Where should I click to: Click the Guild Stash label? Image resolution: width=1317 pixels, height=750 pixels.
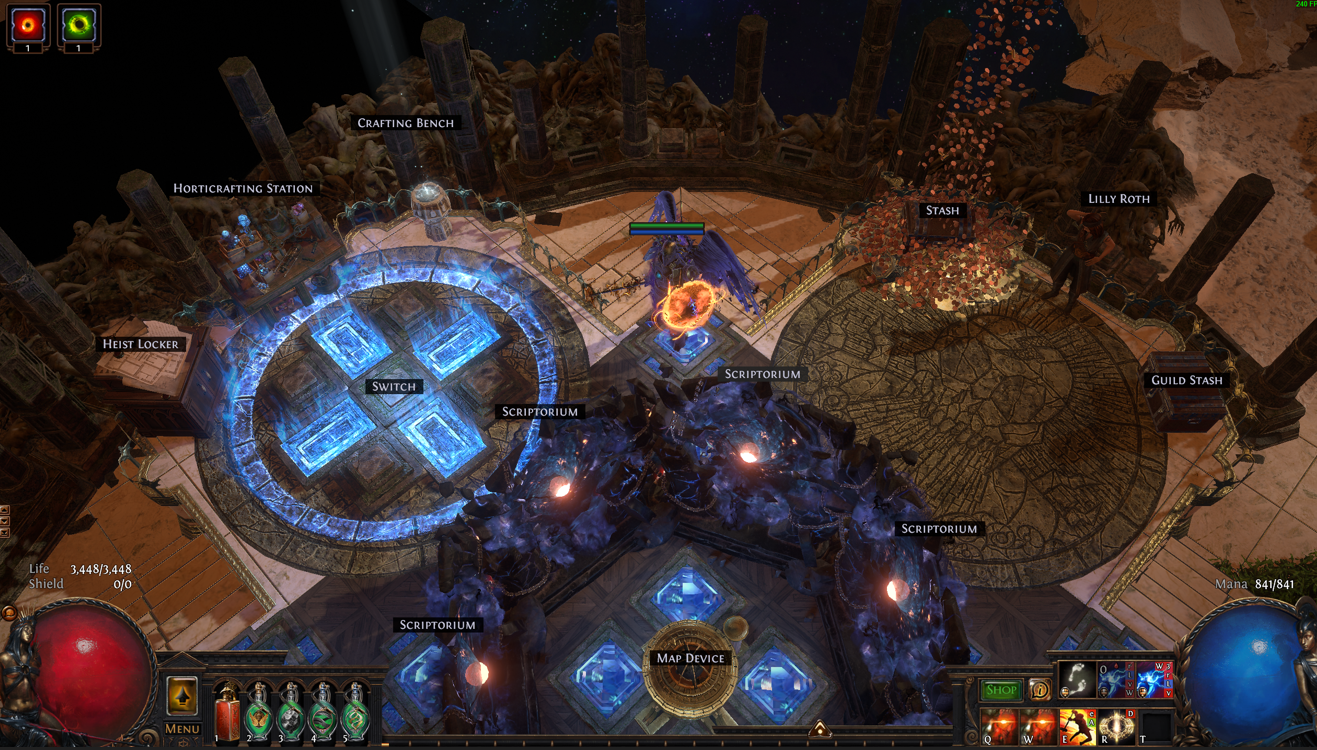coord(1186,380)
